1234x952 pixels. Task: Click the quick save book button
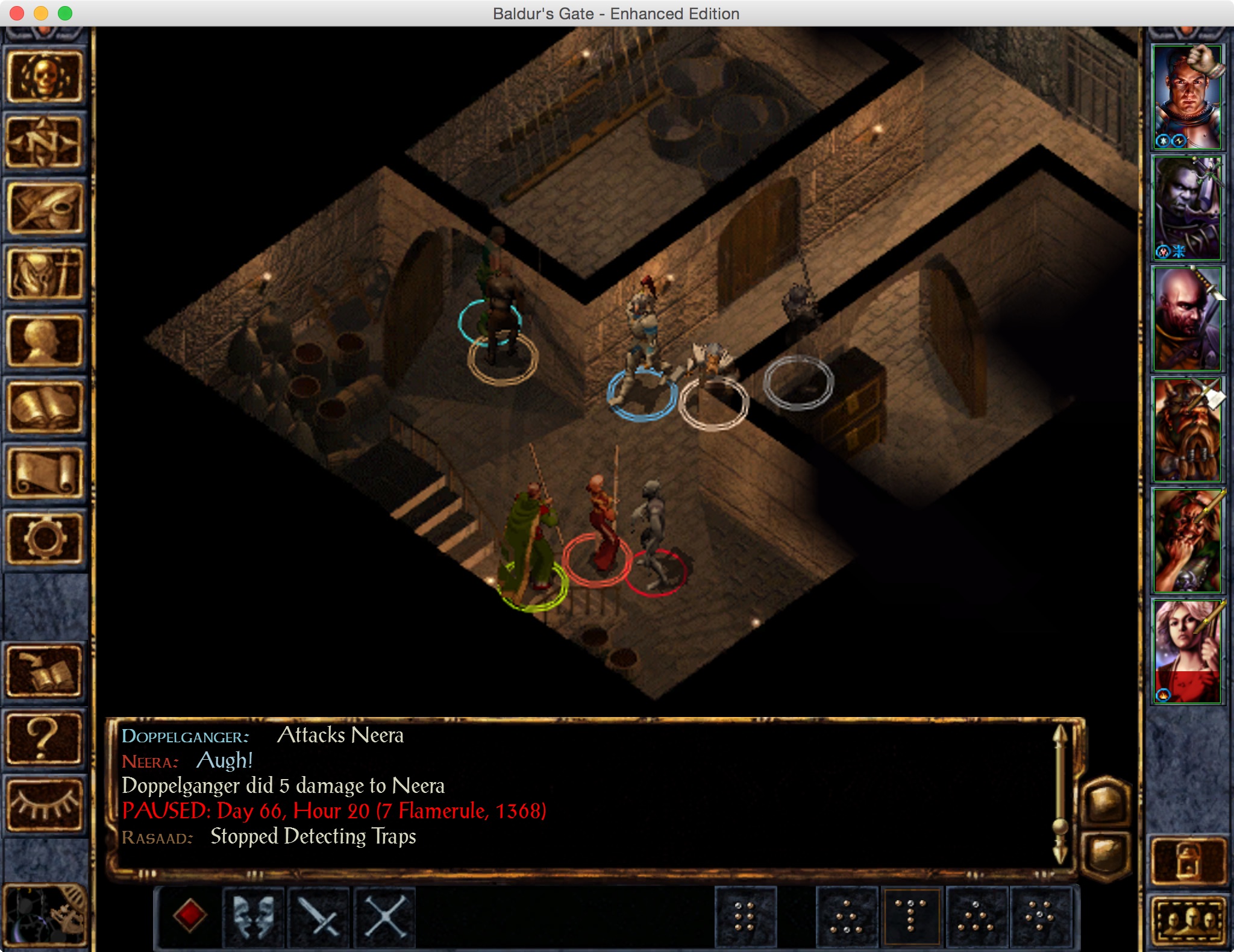44,671
